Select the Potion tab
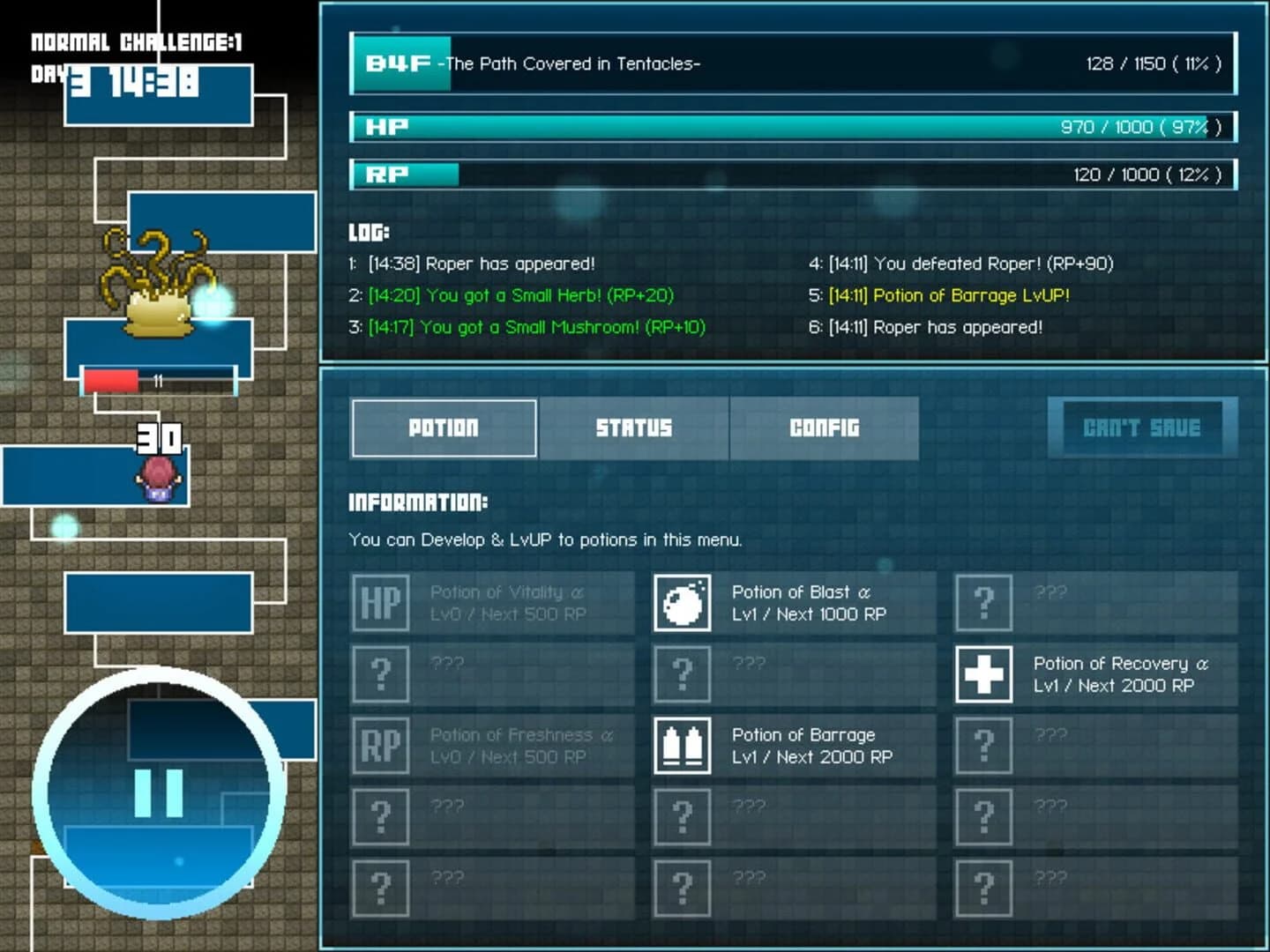The height and width of the screenshot is (952, 1270). (444, 428)
